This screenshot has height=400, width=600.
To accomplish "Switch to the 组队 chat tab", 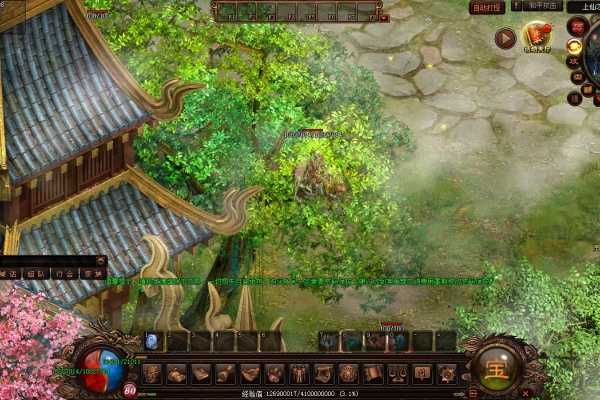I will 37,272.
